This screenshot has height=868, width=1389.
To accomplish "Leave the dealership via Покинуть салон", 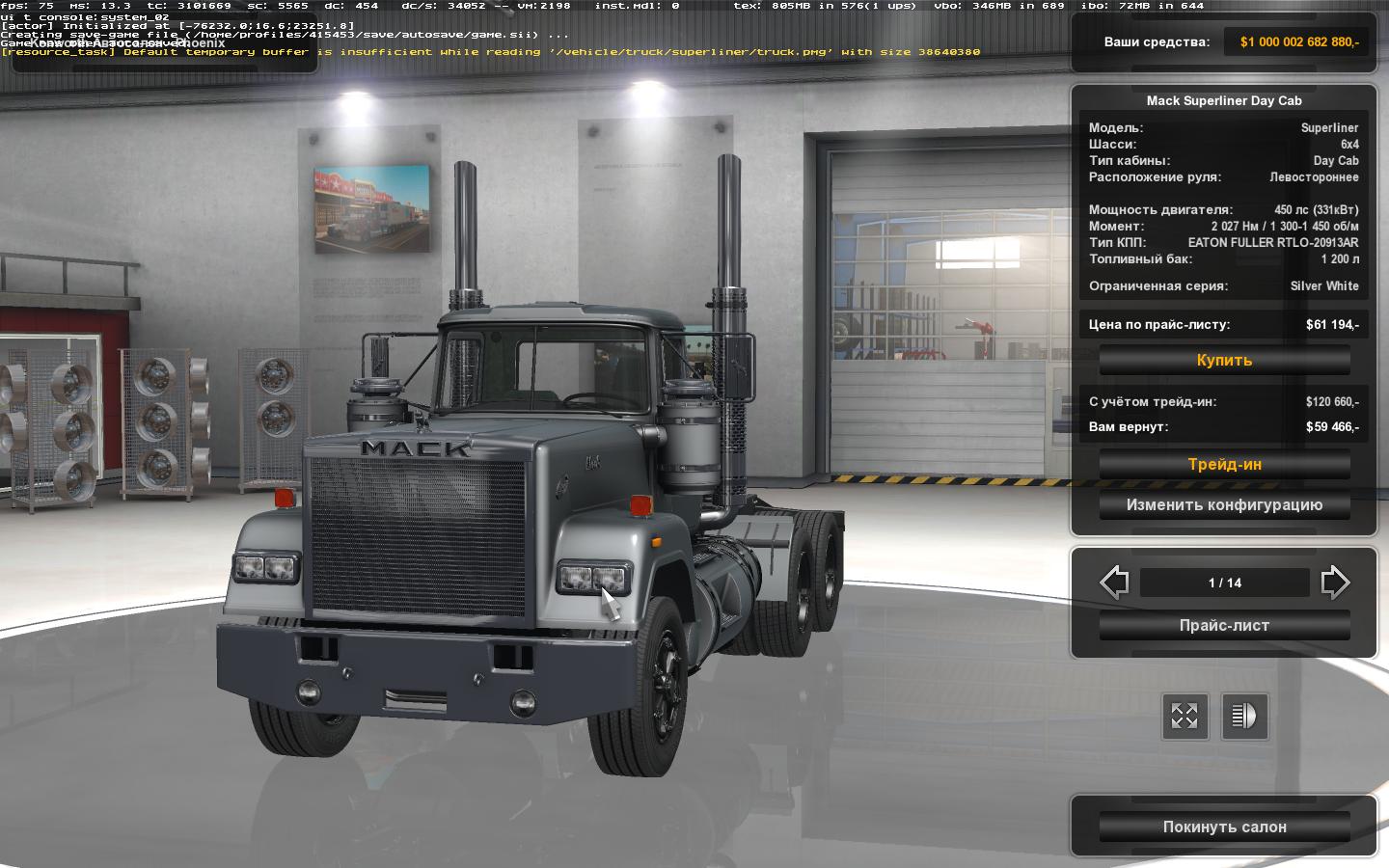I will [x=1224, y=827].
